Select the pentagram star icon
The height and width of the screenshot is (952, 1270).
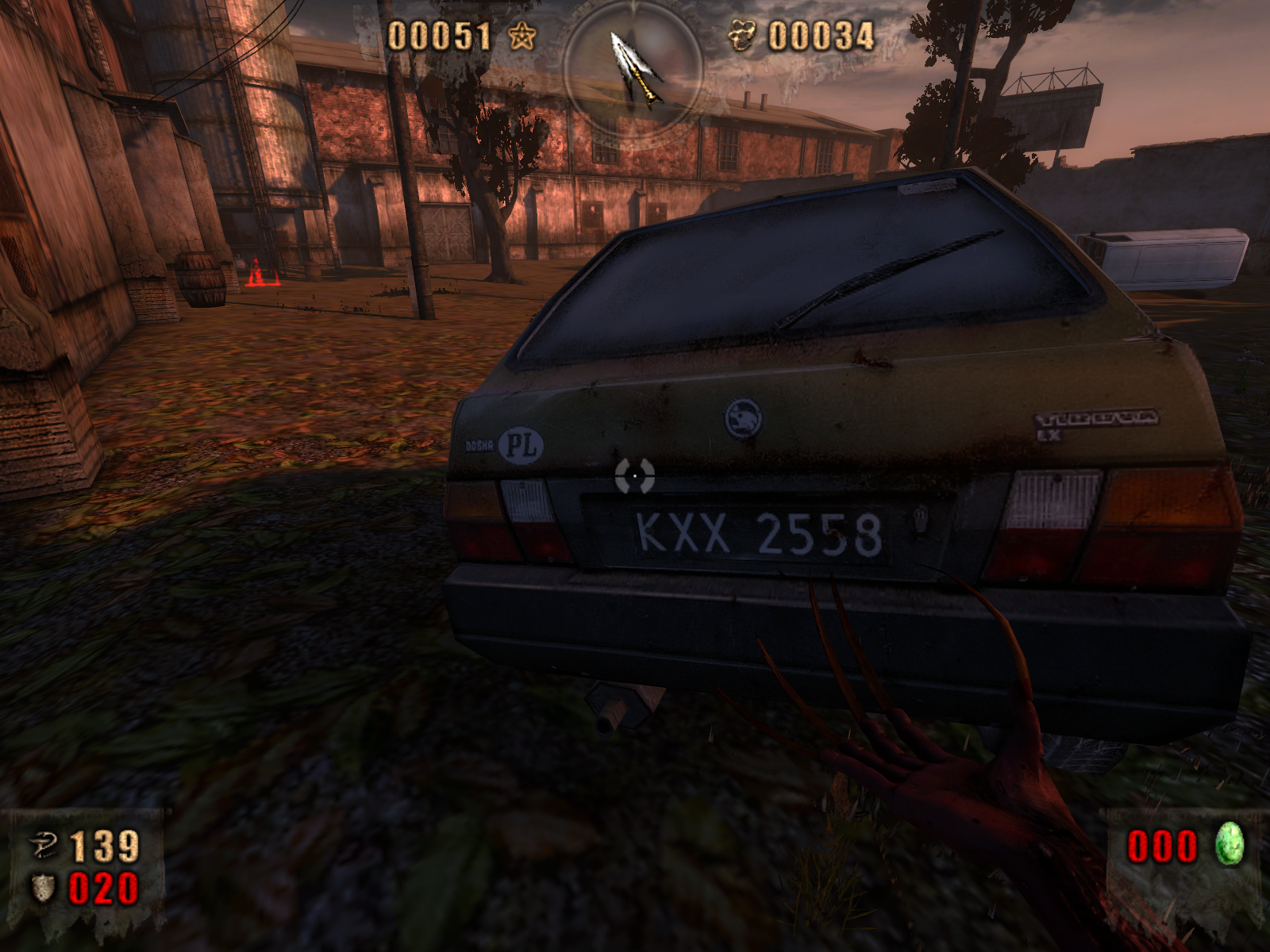(x=521, y=36)
